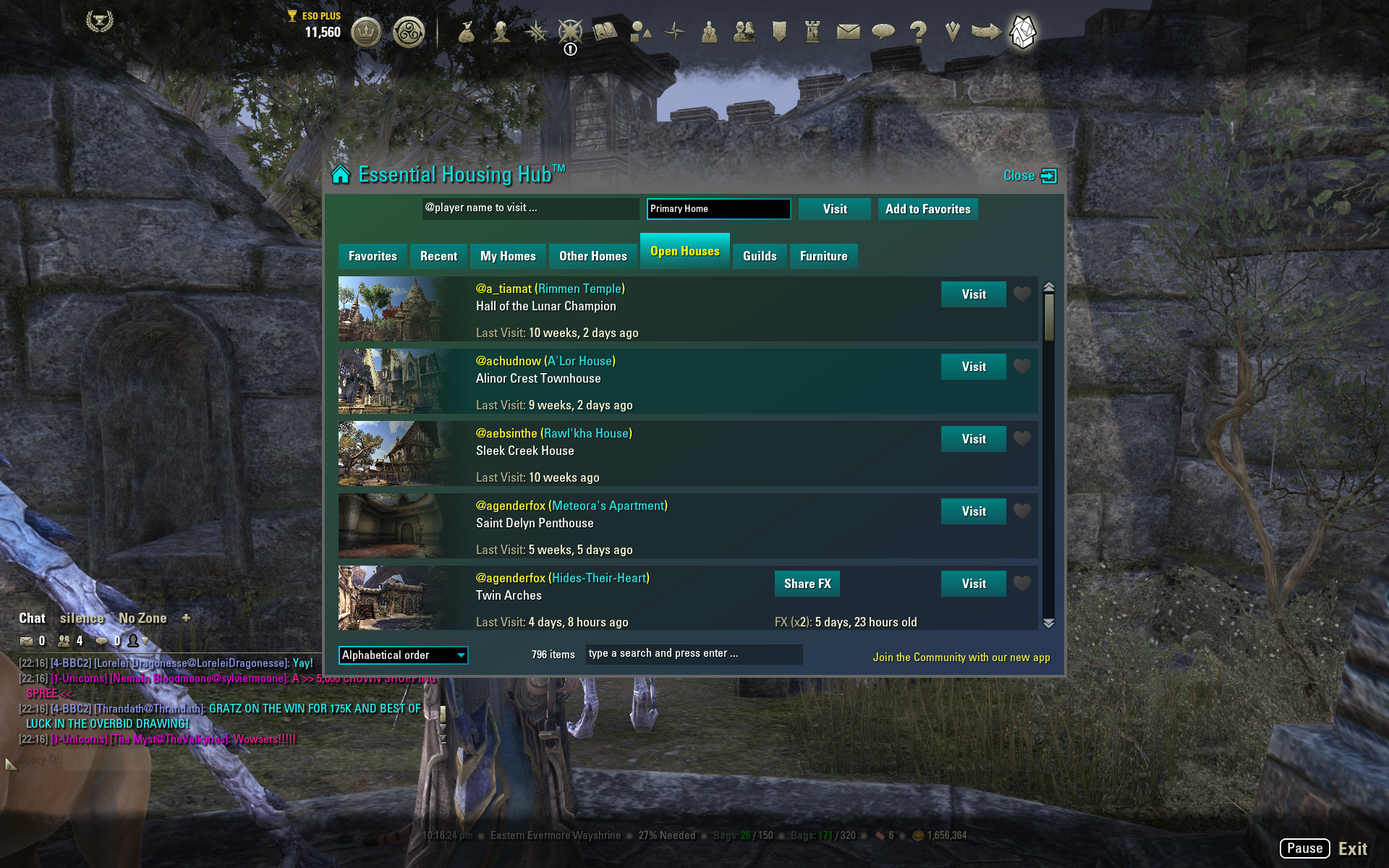Open the Crown Store from the top bar

(x=366, y=33)
